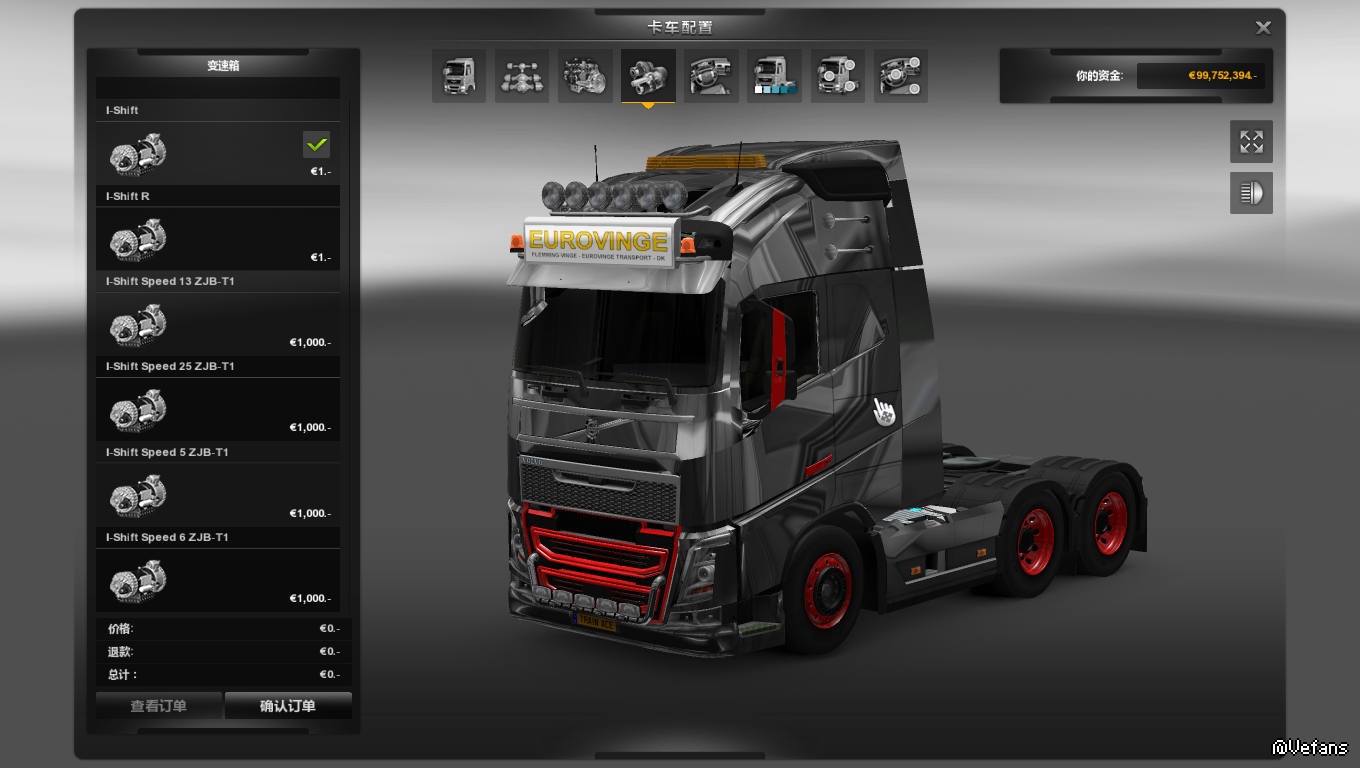Viewport: 1360px width, 768px height.
Task: Switch to the chassis configuration tab
Action: (x=522, y=76)
